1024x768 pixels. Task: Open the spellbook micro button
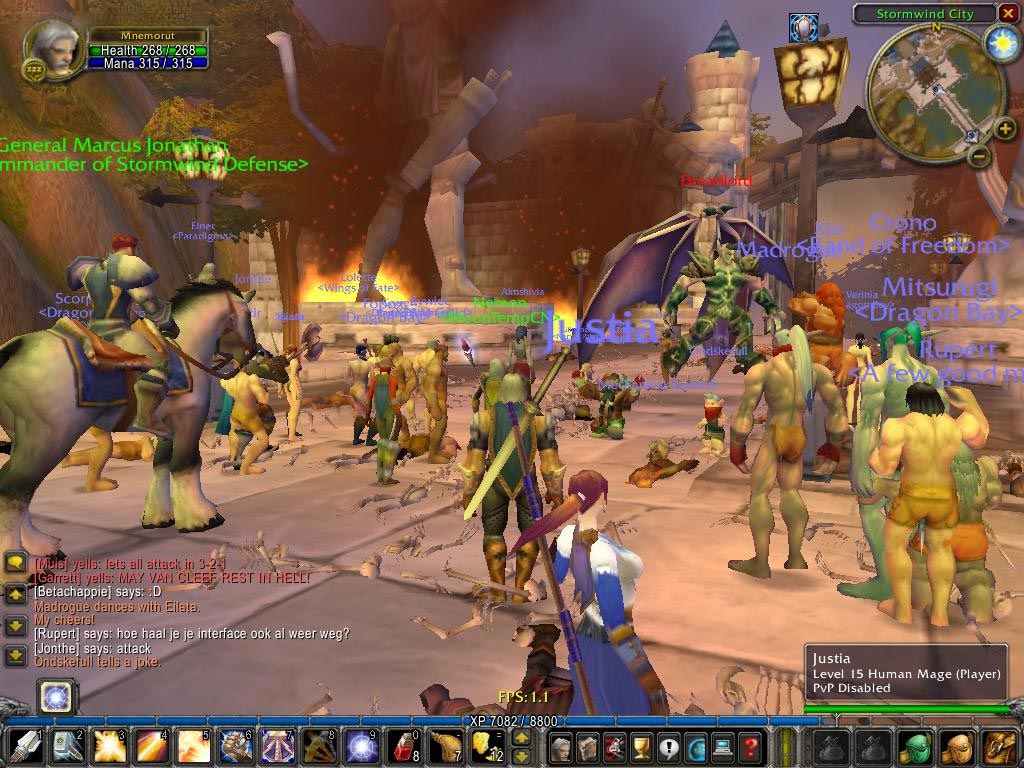coord(588,747)
